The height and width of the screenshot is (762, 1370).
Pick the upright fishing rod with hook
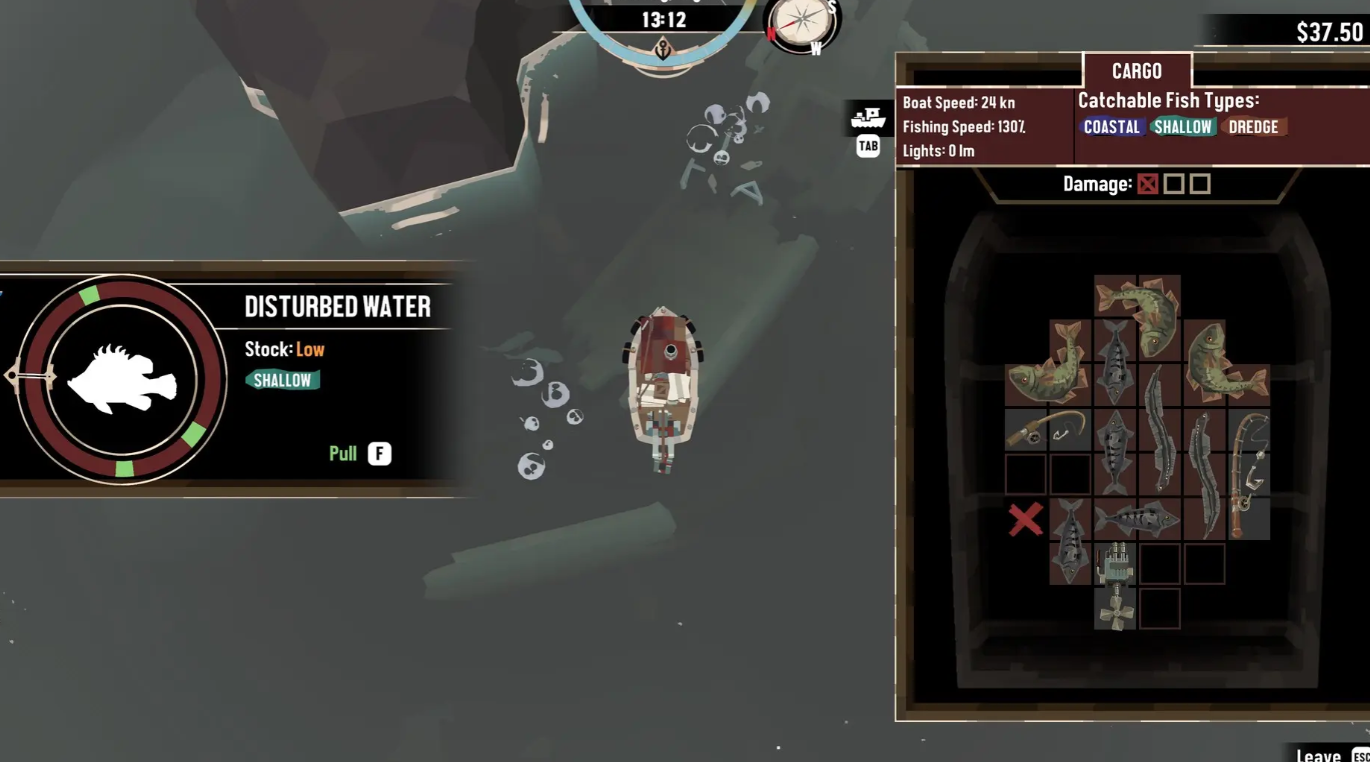pyautogui.click(x=1248, y=474)
